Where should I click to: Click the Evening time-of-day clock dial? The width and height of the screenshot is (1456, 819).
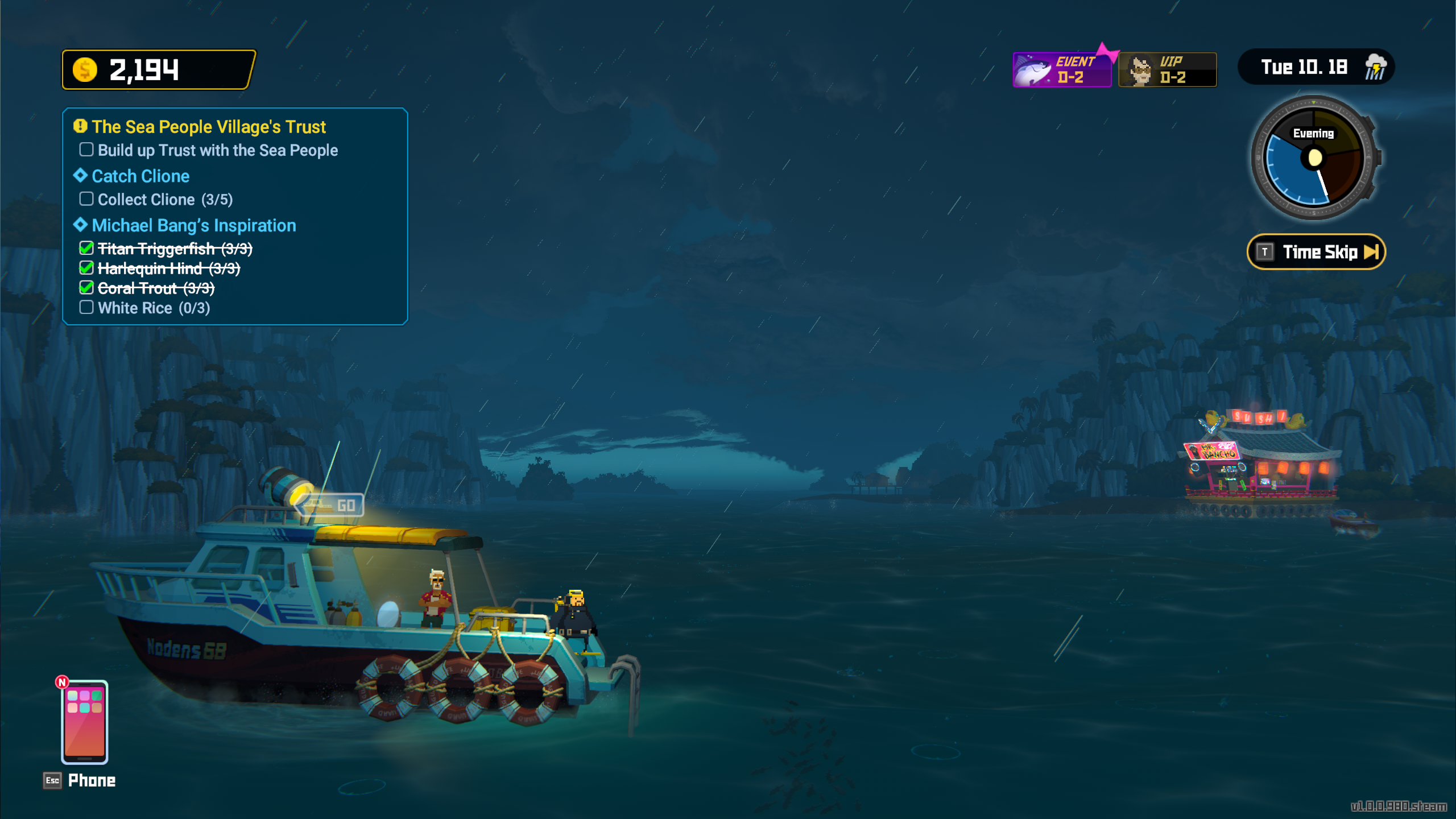pyautogui.click(x=1314, y=158)
